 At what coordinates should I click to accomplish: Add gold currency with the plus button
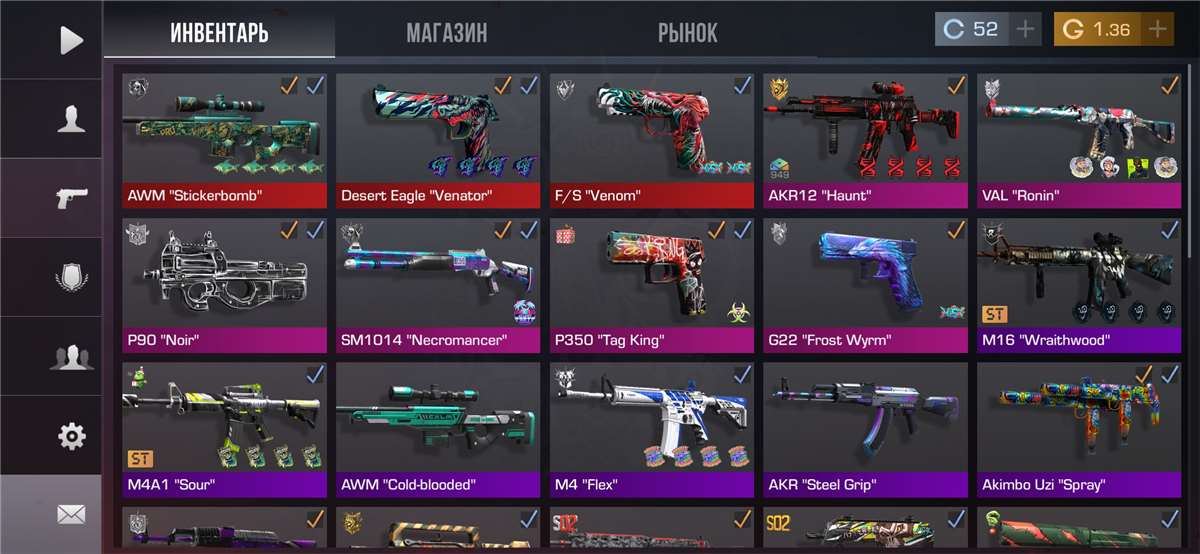[1158, 29]
